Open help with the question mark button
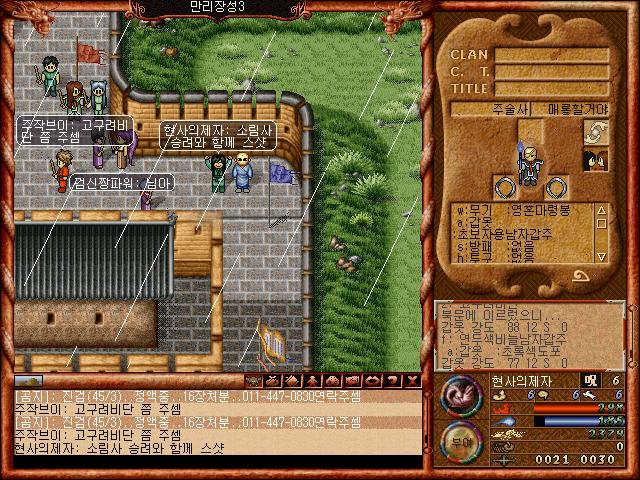 (x=390, y=381)
